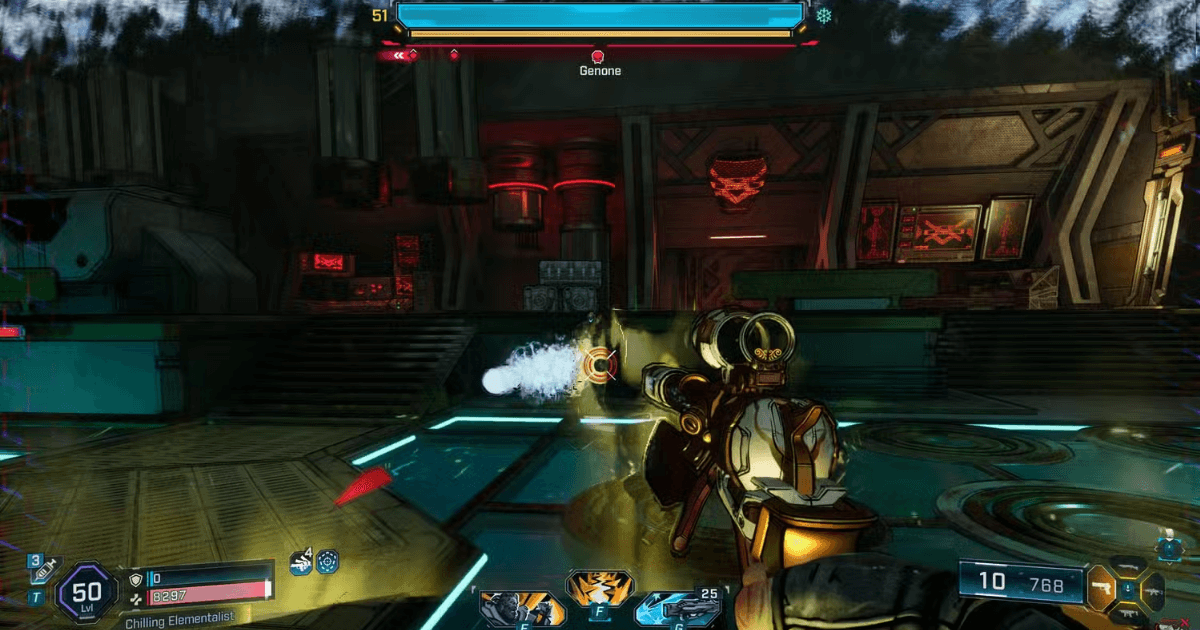1200x630 pixels.
Task: Inspect the crosshair reticle status buff icon
Action: tap(327, 562)
